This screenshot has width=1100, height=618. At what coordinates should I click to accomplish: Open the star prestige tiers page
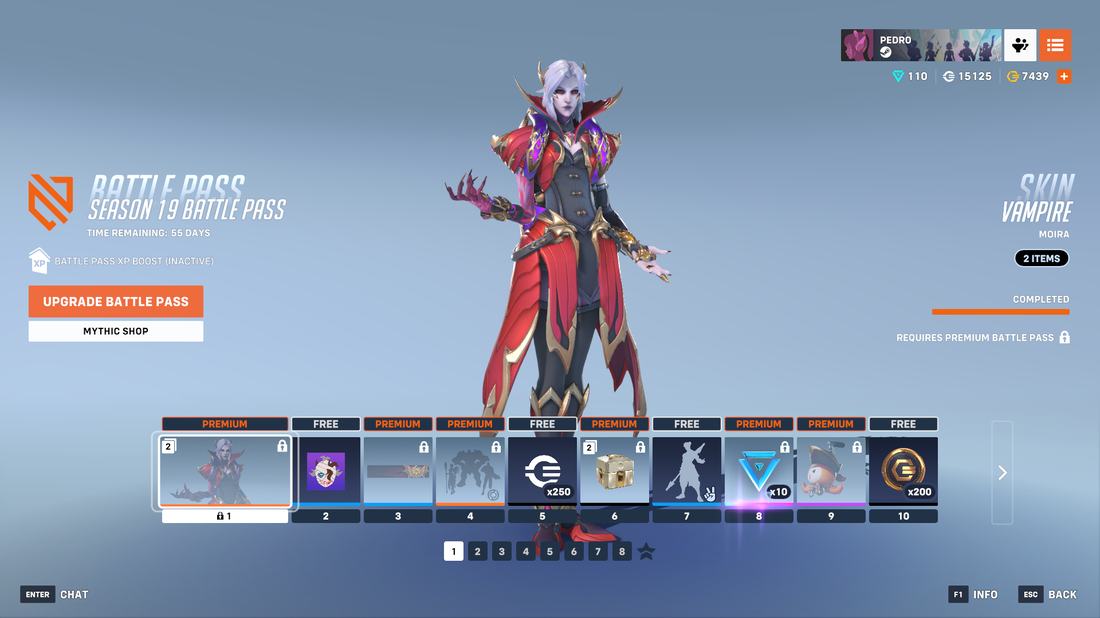tap(647, 551)
